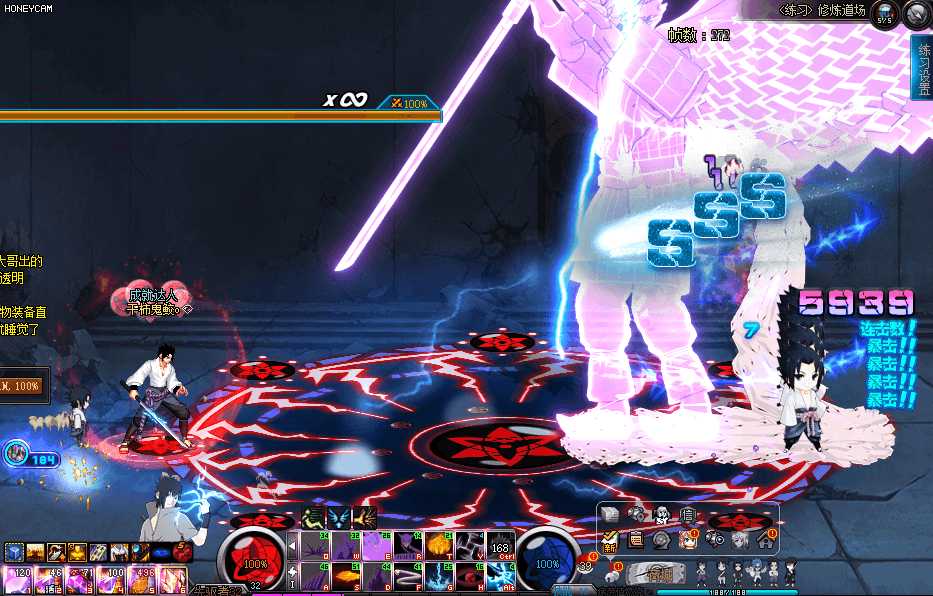Activate the purple skill bound to E
933x596 pixels.
tap(377, 545)
